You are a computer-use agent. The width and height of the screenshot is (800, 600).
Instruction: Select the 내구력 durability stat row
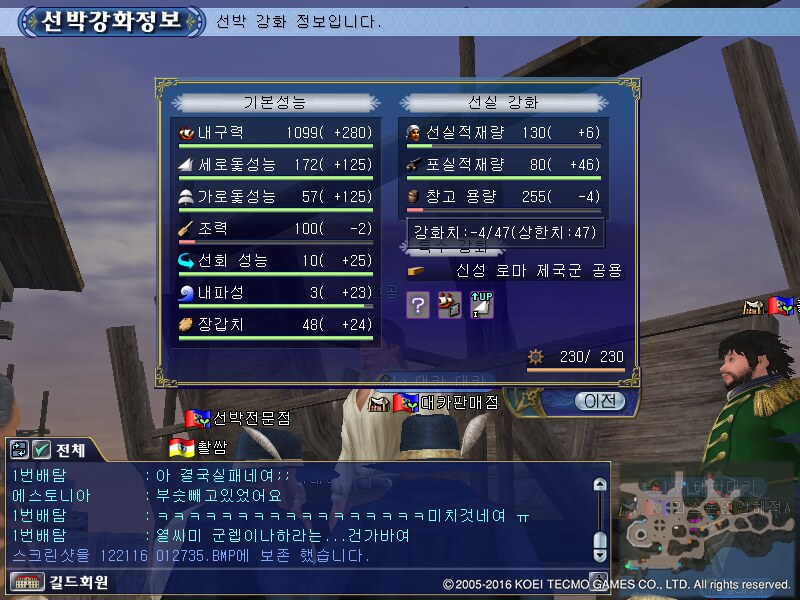272,132
